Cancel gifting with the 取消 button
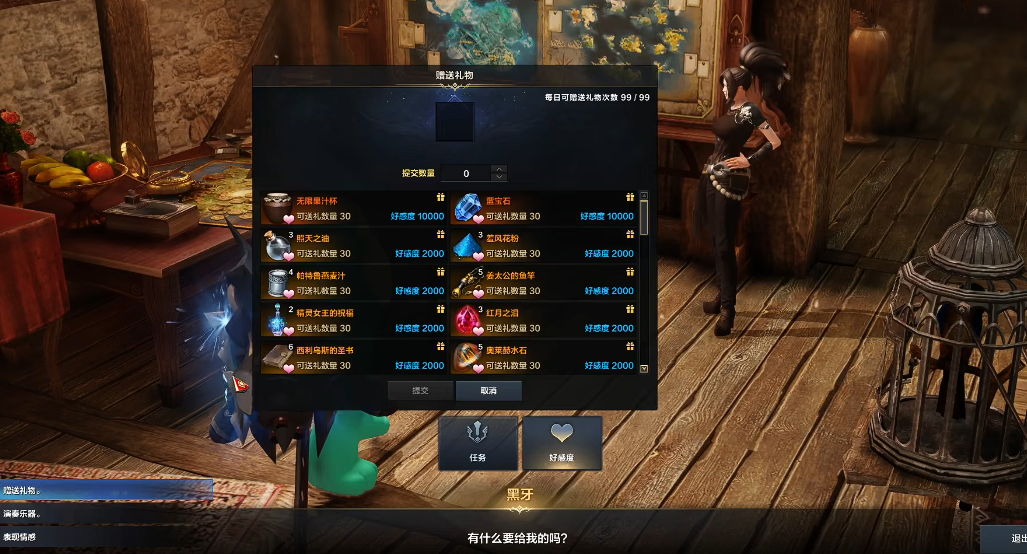The image size is (1027, 554). (x=488, y=391)
